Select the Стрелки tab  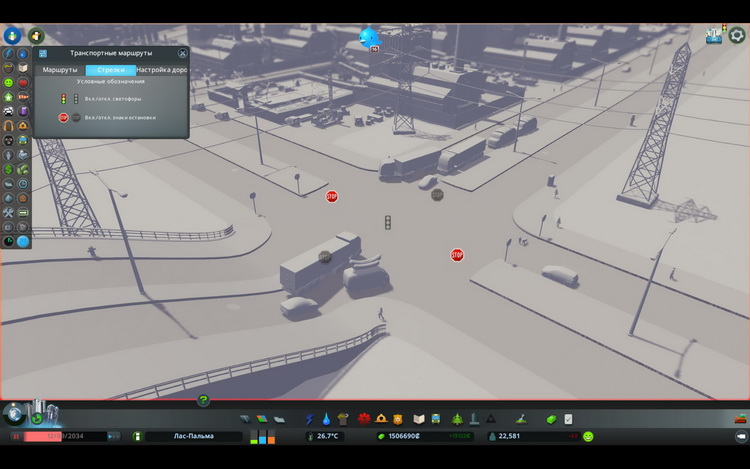[110, 70]
